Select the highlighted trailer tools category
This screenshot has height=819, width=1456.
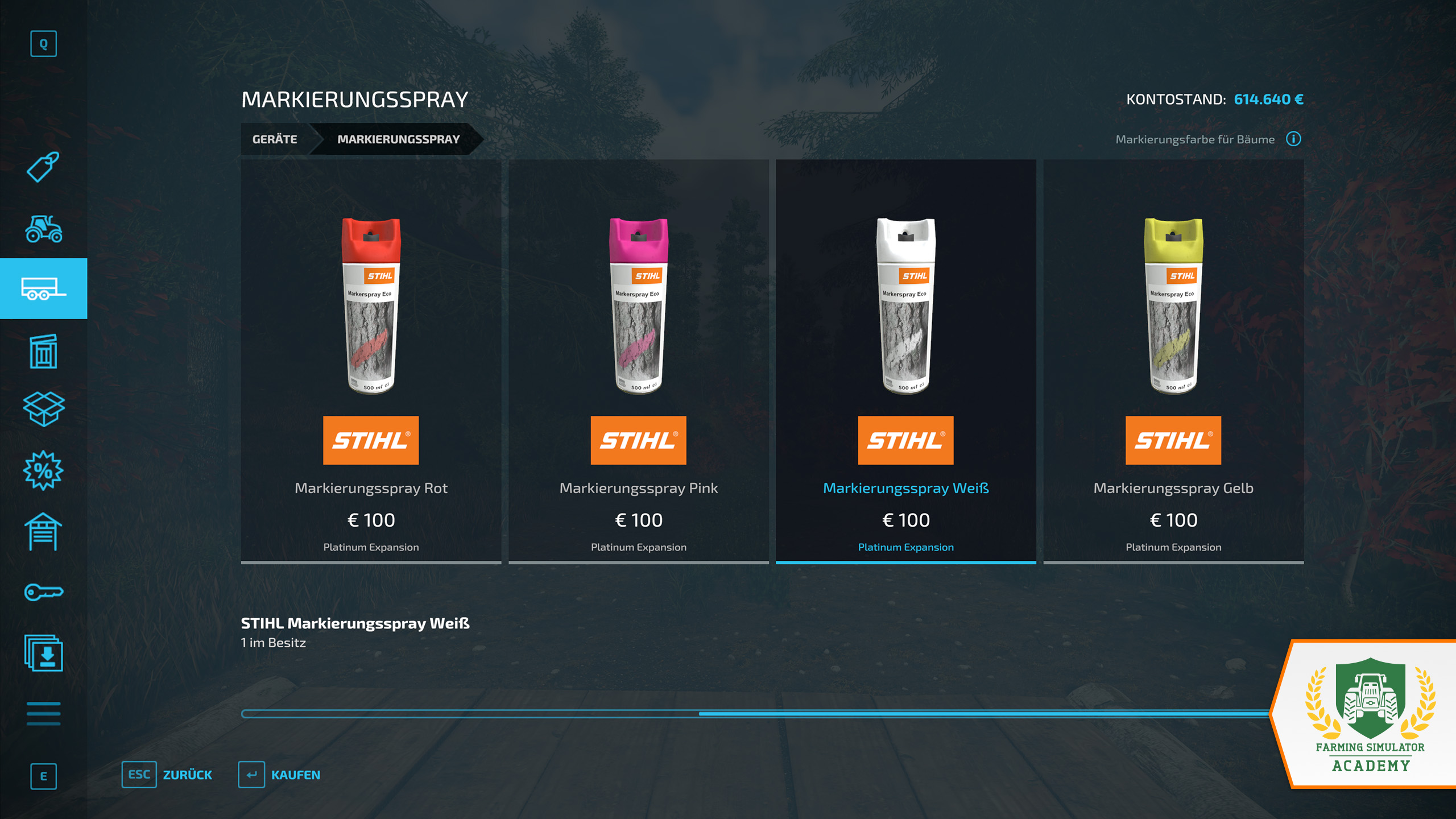43,288
